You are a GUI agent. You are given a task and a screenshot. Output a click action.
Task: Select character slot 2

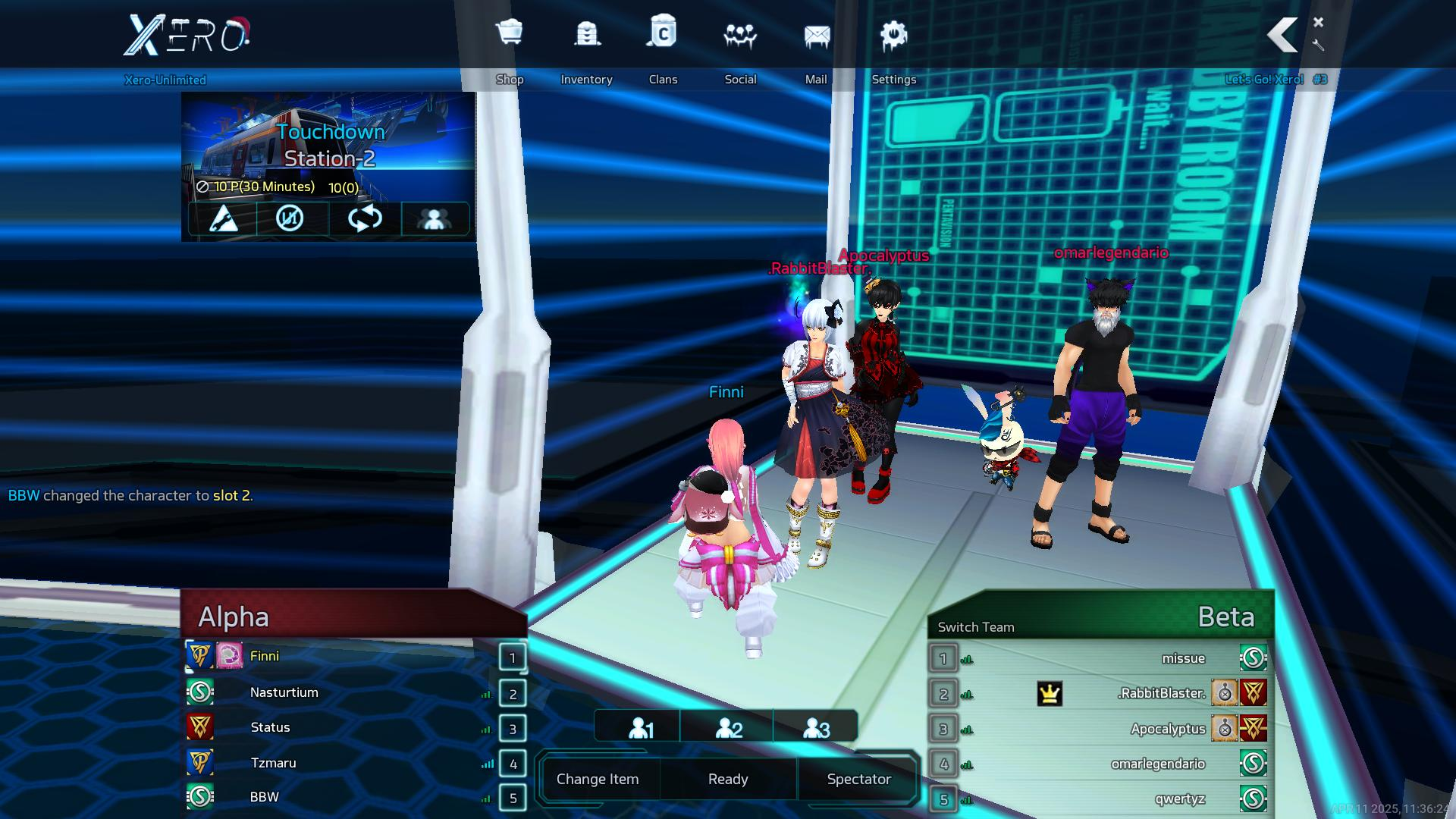(x=729, y=728)
